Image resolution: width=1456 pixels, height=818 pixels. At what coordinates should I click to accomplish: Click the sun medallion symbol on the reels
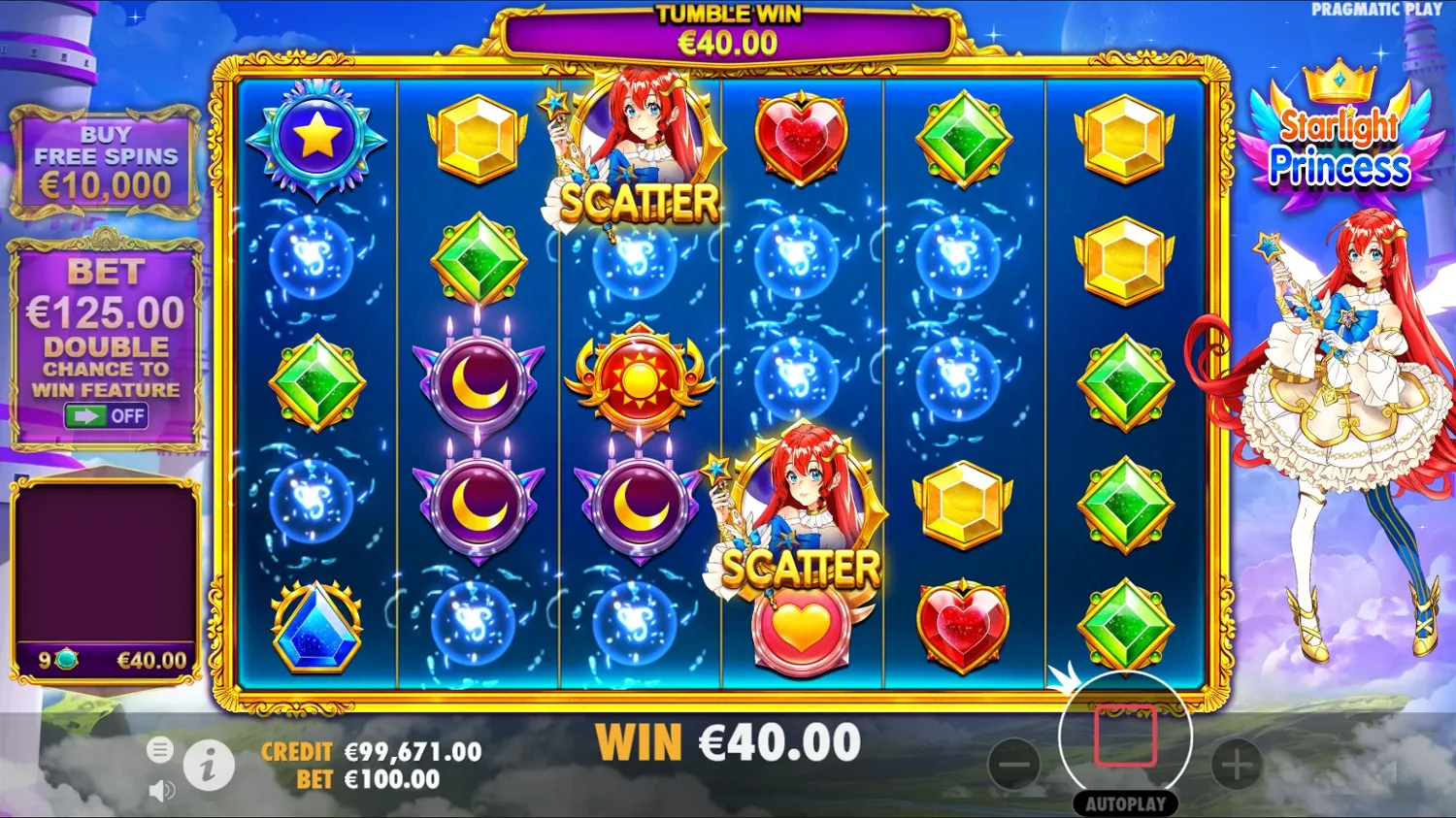point(638,381)
